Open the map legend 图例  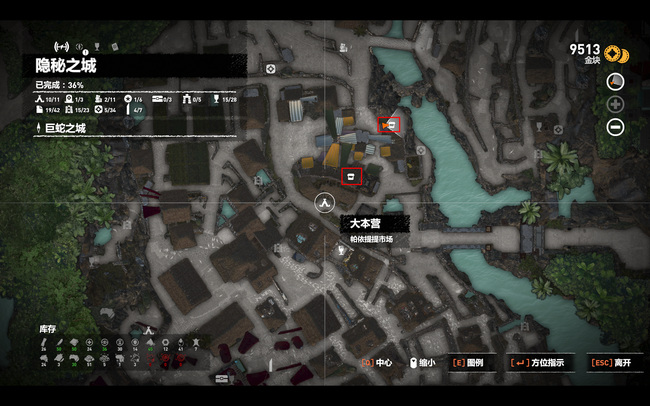click(x=468, y=363)
